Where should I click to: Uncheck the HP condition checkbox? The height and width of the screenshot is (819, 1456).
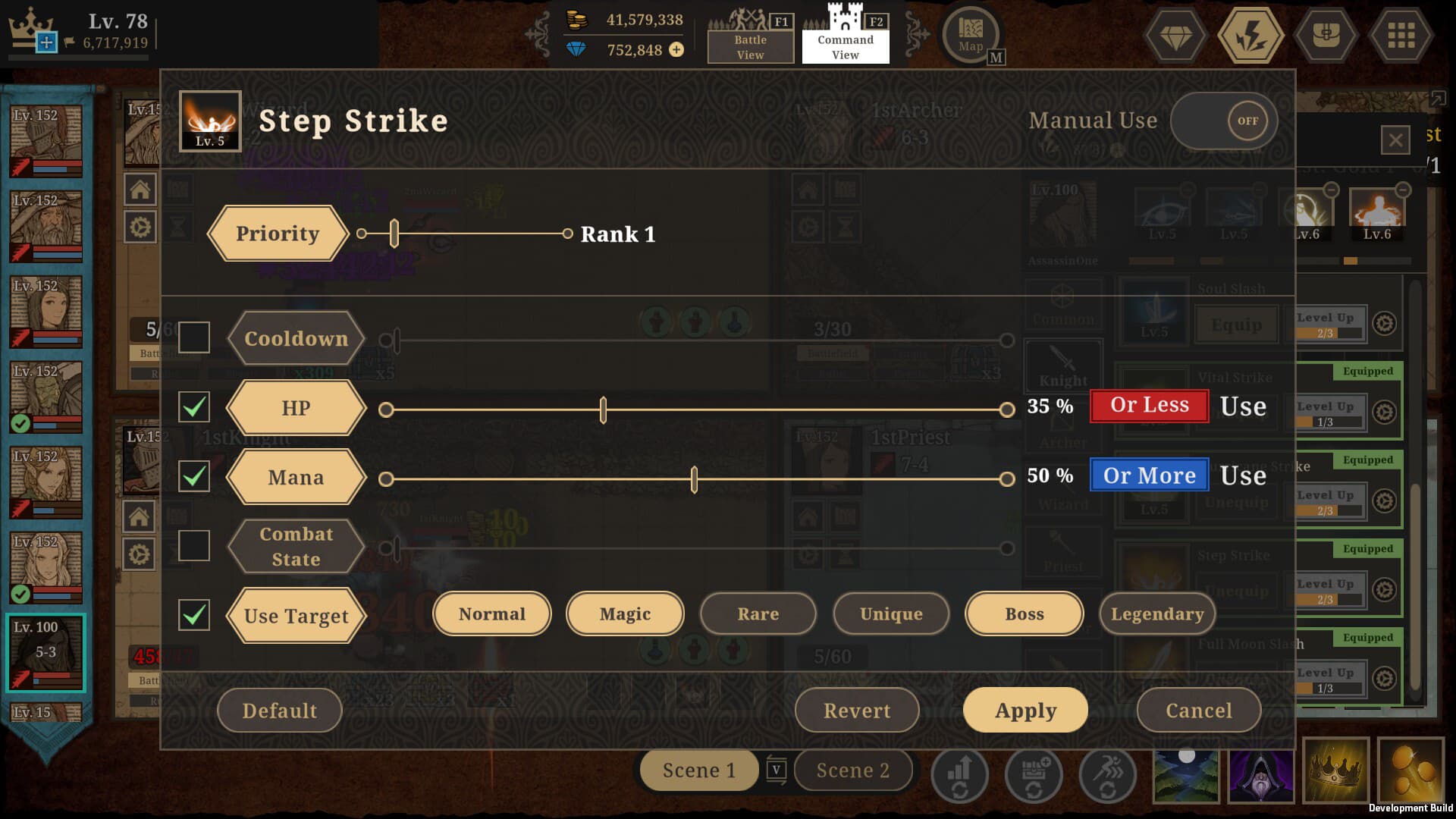coord(194,407)
